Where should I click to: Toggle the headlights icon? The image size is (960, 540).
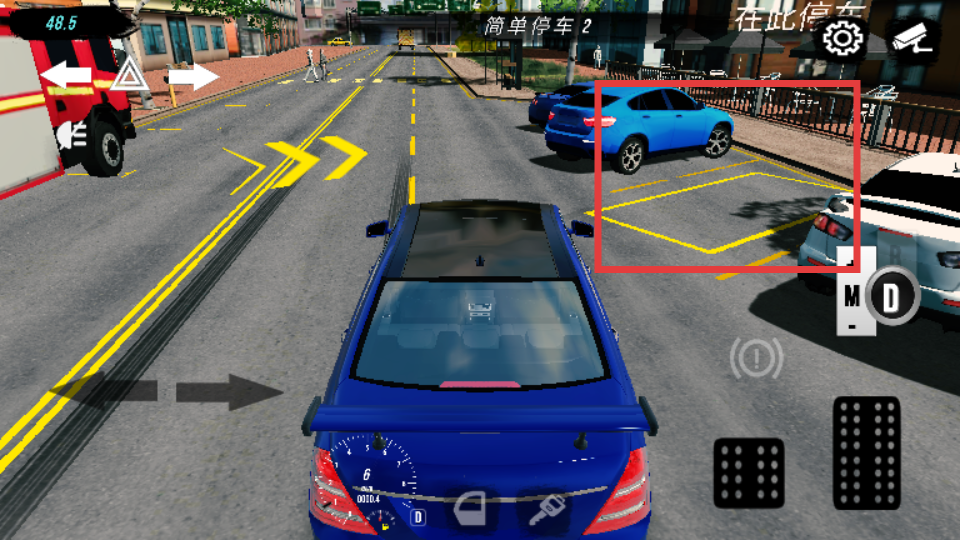coord(72,134)
